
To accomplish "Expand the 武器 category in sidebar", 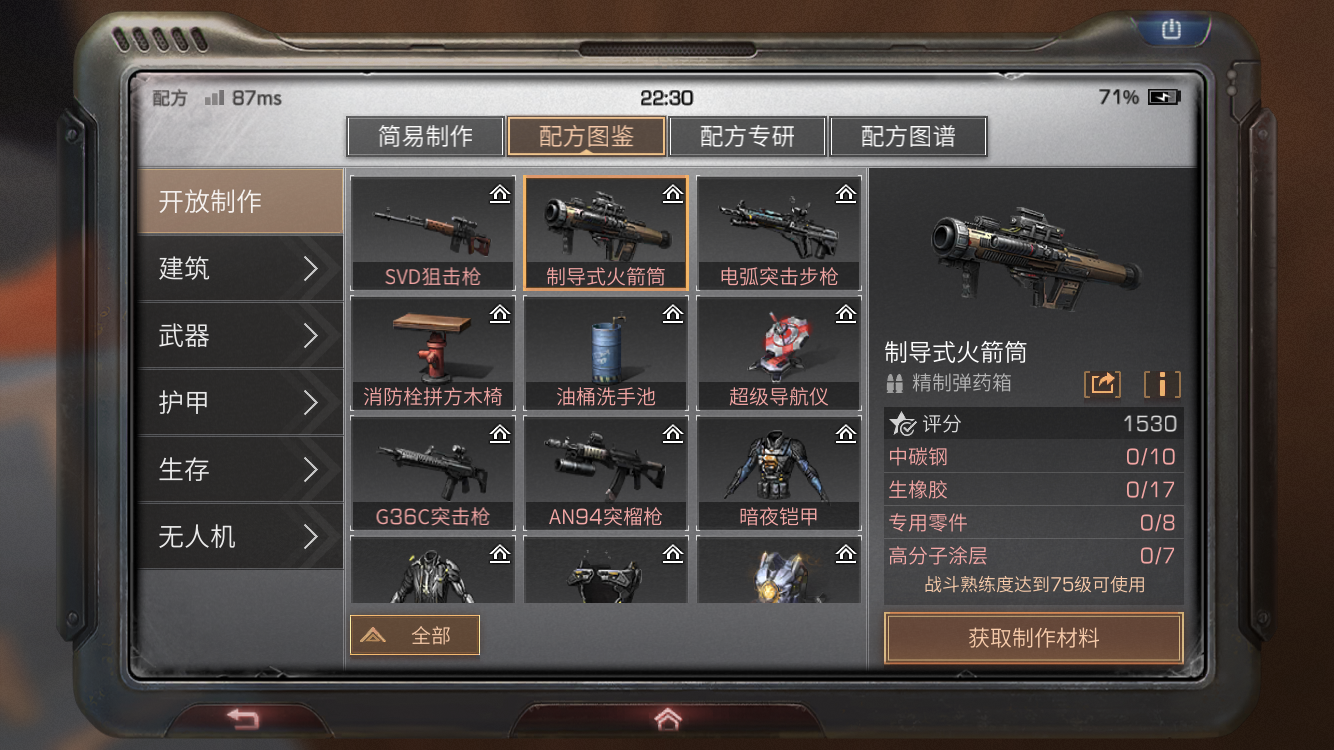I will (x=240, y=336).
